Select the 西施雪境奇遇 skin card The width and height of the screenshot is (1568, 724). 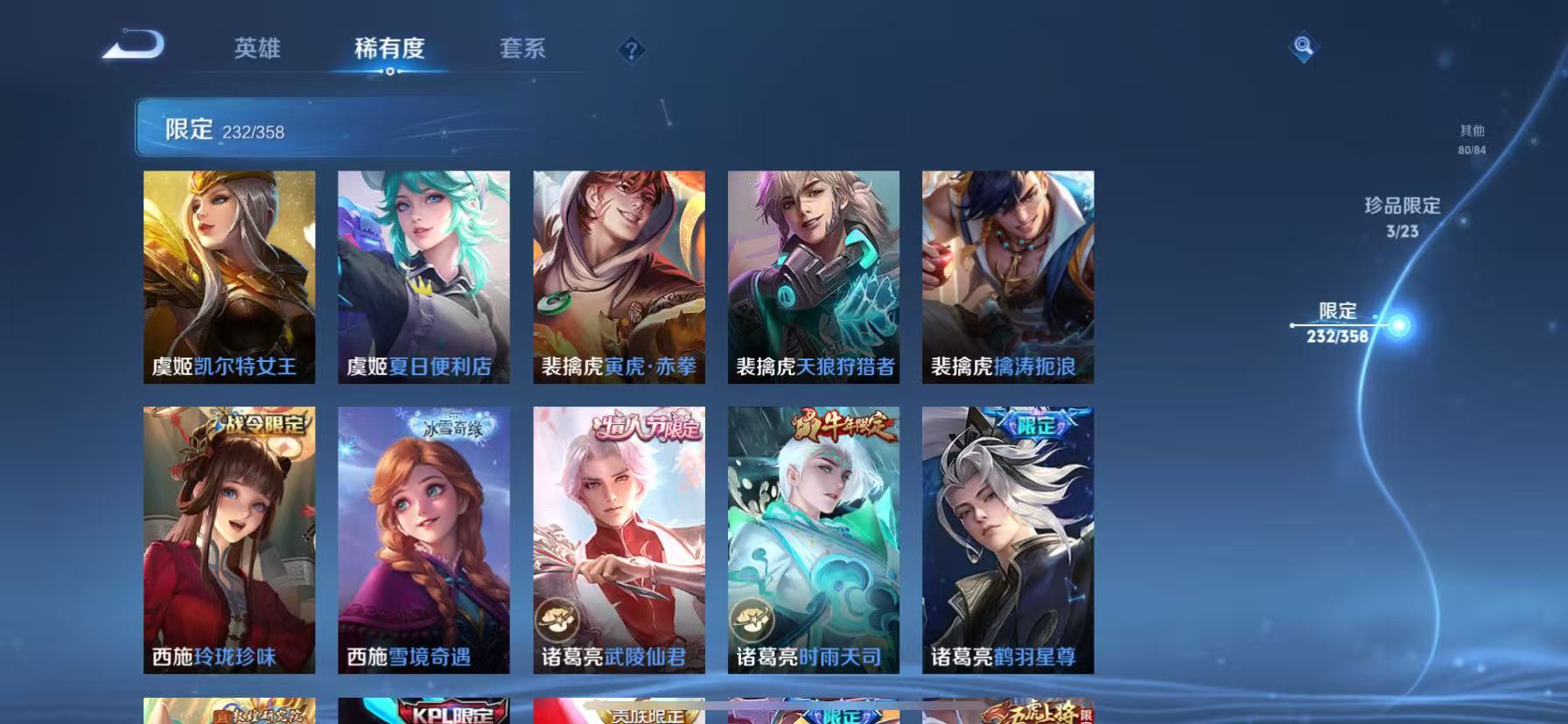click(x=423, y=538)
